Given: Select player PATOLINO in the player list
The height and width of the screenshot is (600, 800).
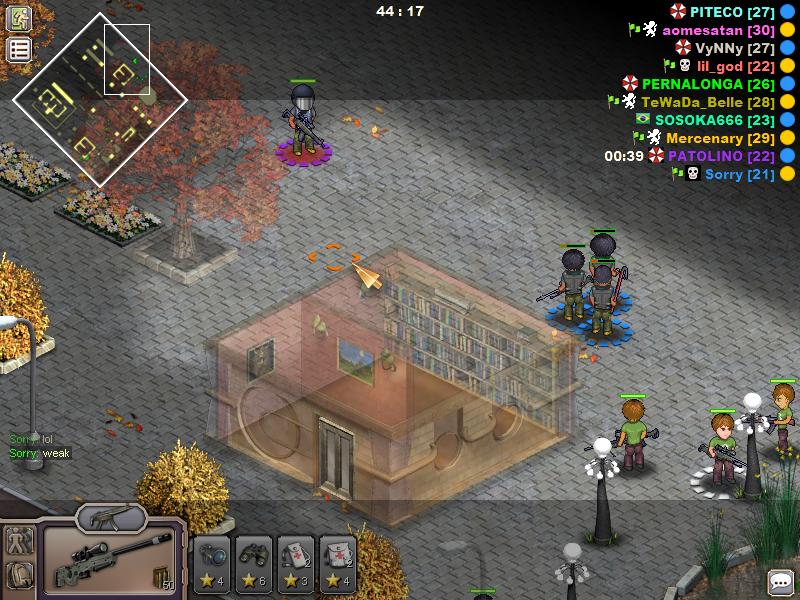Looking at the screenshot, I should click(720, 156).
